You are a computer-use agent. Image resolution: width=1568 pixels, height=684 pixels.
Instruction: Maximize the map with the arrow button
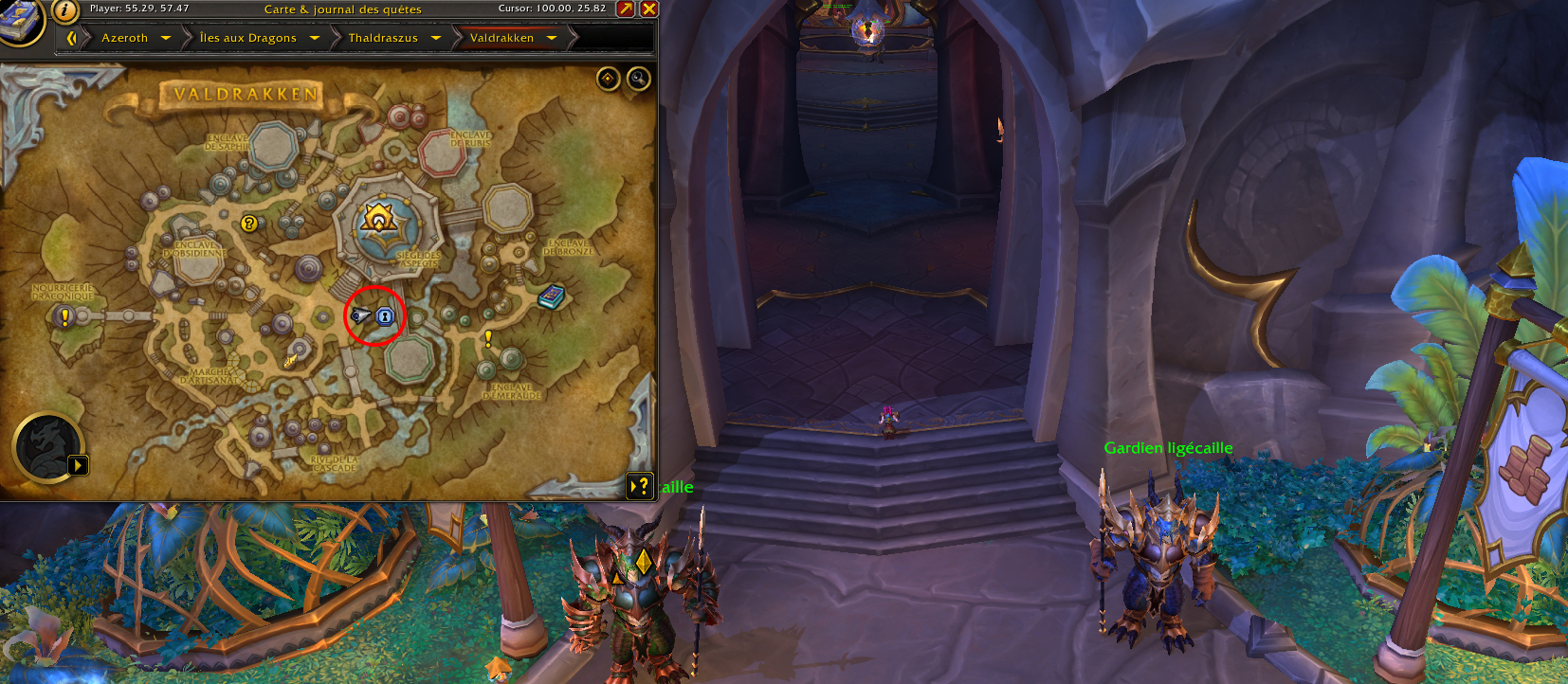(x=626, y=9)
